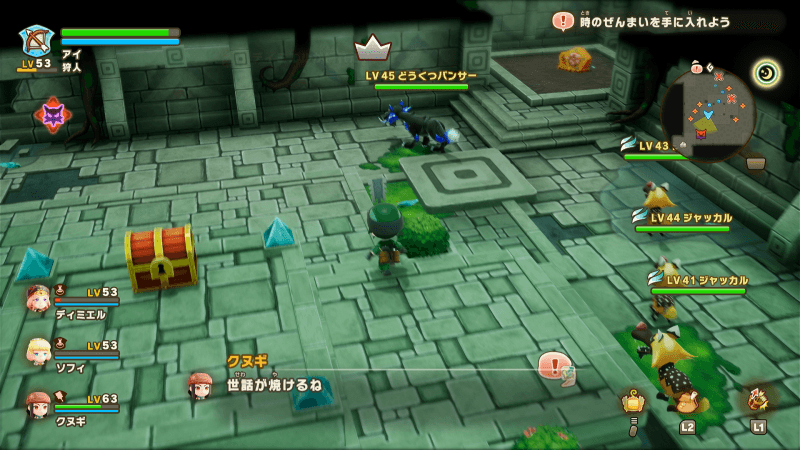Screen dimensions: 800x450
Task: Click the basket icon beside the minimap
Action: 756,162
